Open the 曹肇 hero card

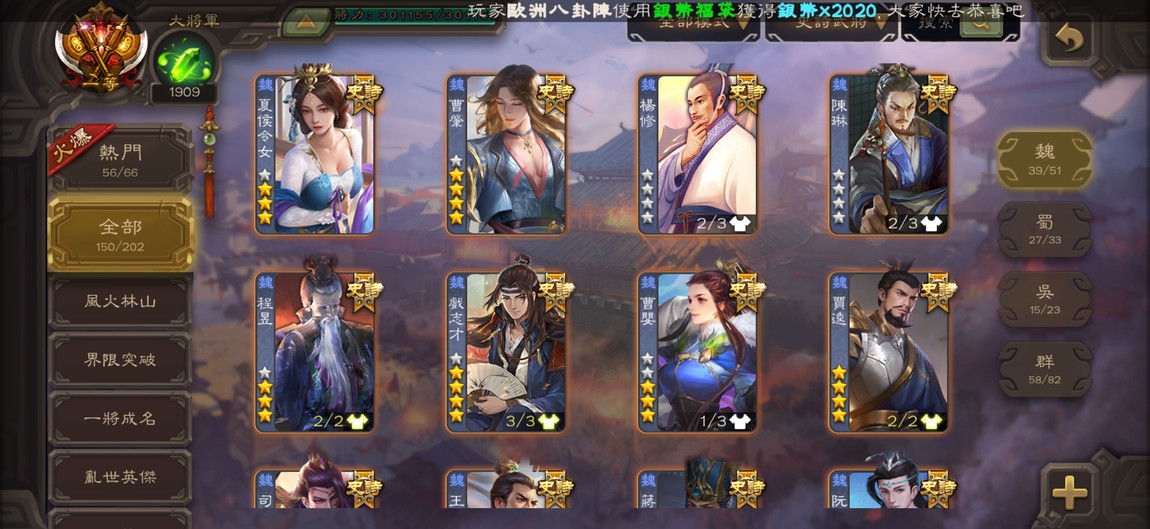507,153
